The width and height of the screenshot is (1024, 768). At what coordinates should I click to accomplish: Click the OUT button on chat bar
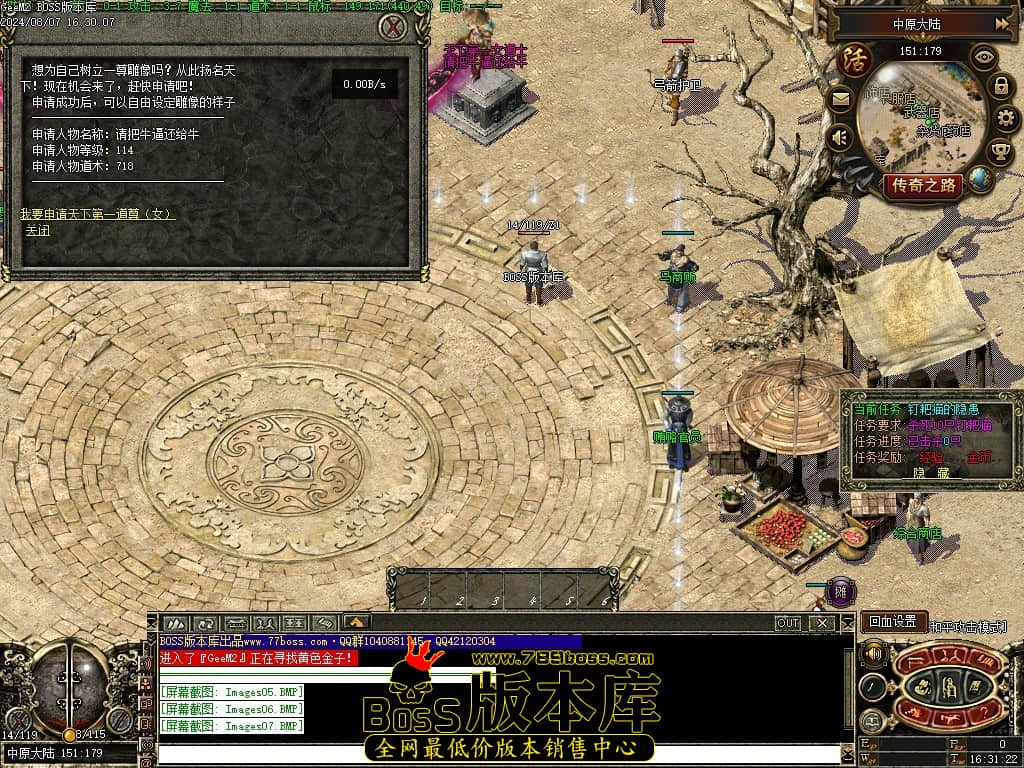[x=788, y=623]
